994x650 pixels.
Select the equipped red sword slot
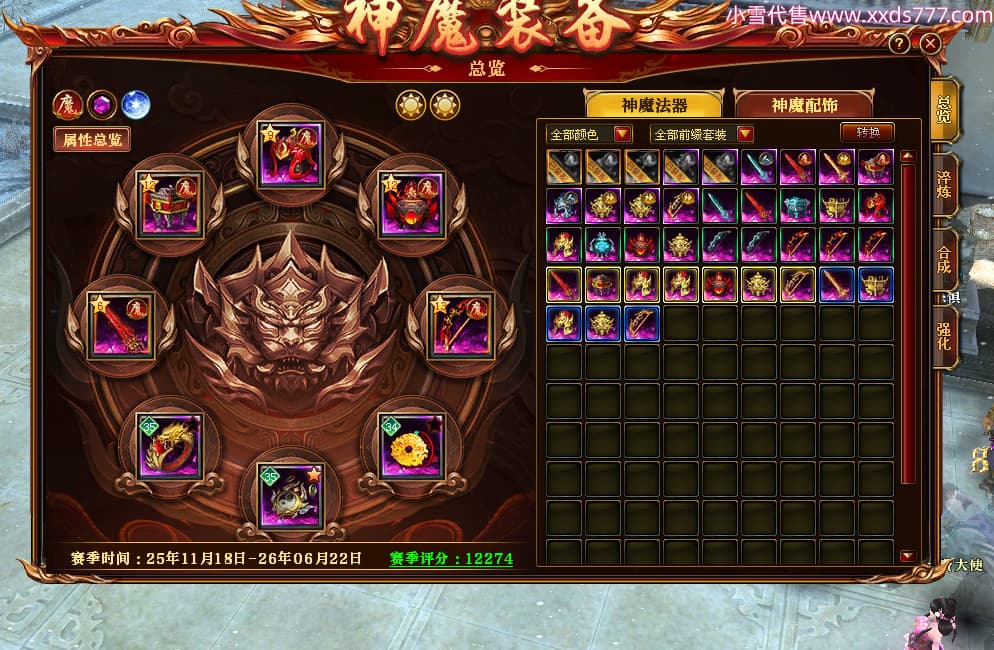[120, 325]
